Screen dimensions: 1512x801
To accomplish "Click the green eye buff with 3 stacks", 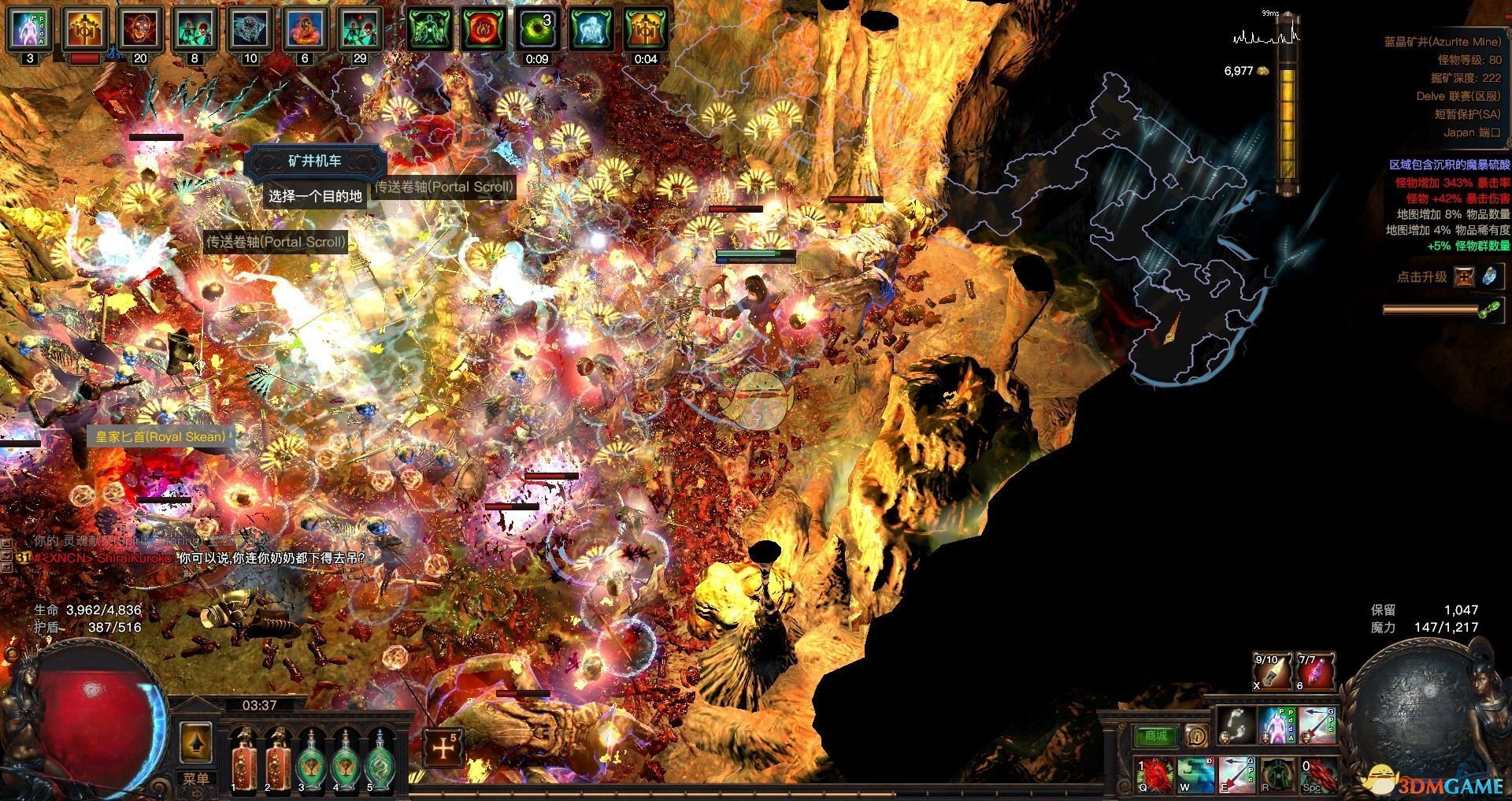I will coord(537,29).
